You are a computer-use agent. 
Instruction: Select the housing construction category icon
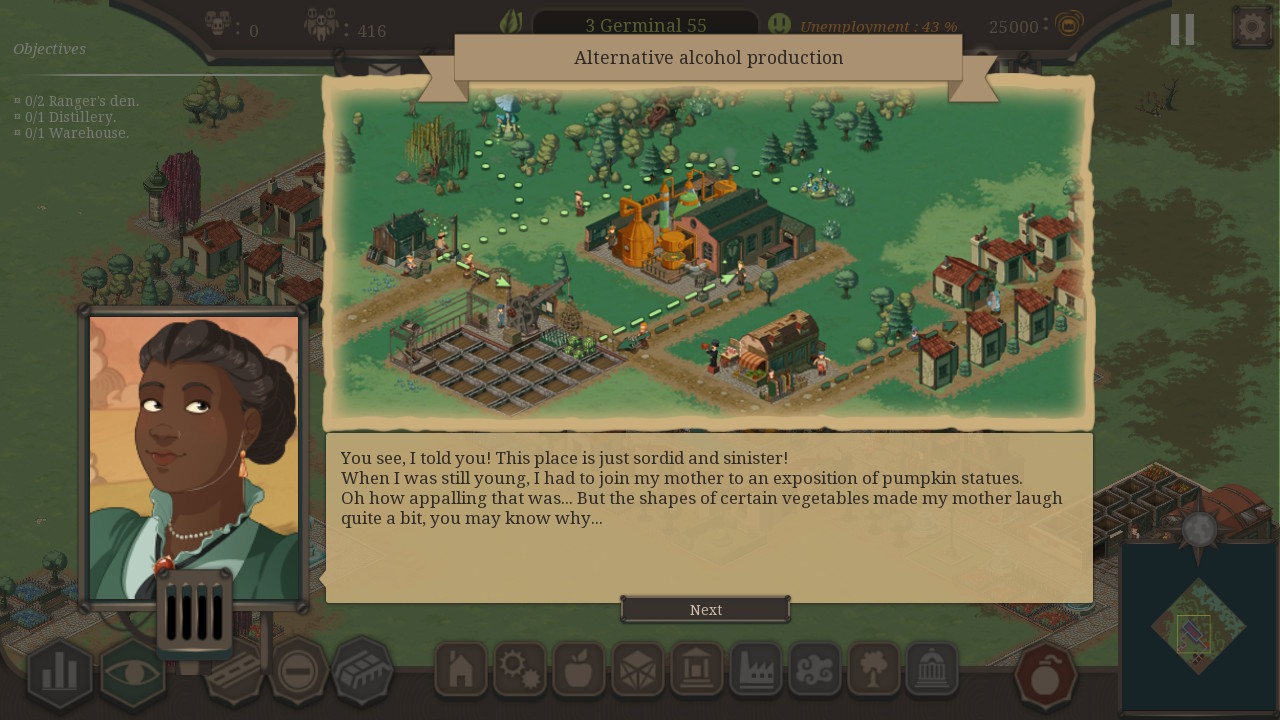(460, 670)
